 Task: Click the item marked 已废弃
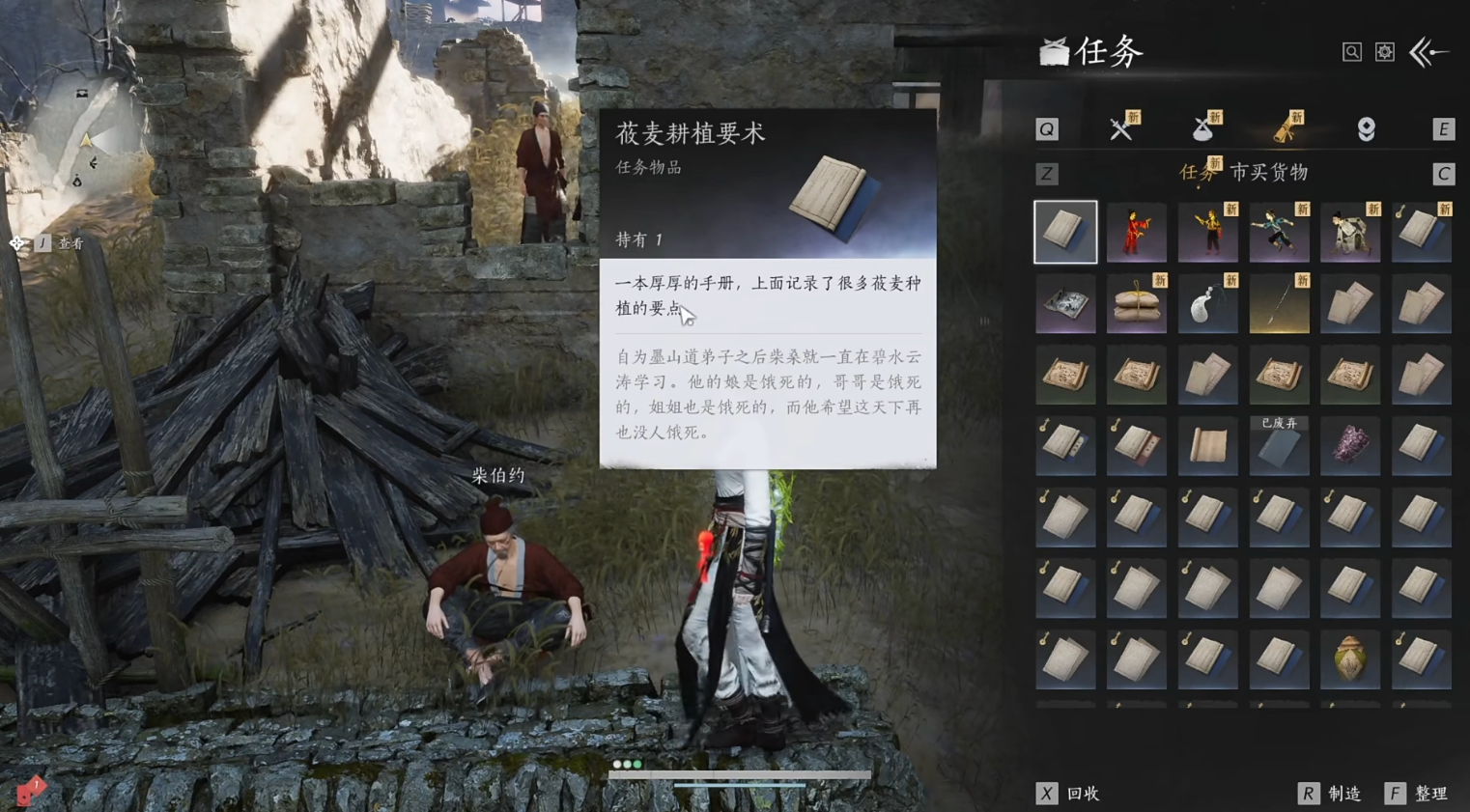click(1279, 446)
